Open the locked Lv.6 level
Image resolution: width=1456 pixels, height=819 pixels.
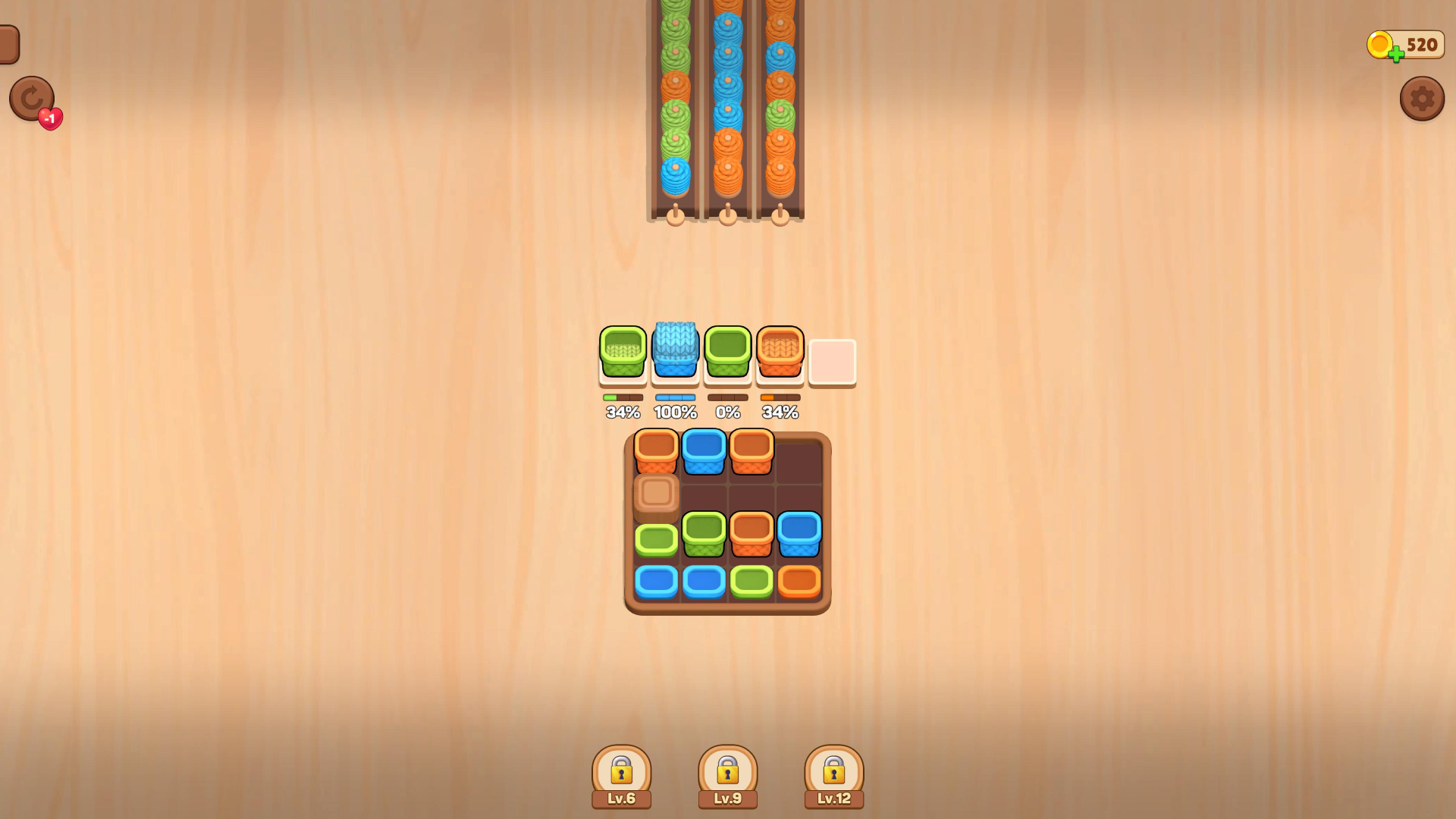[622, 770]
